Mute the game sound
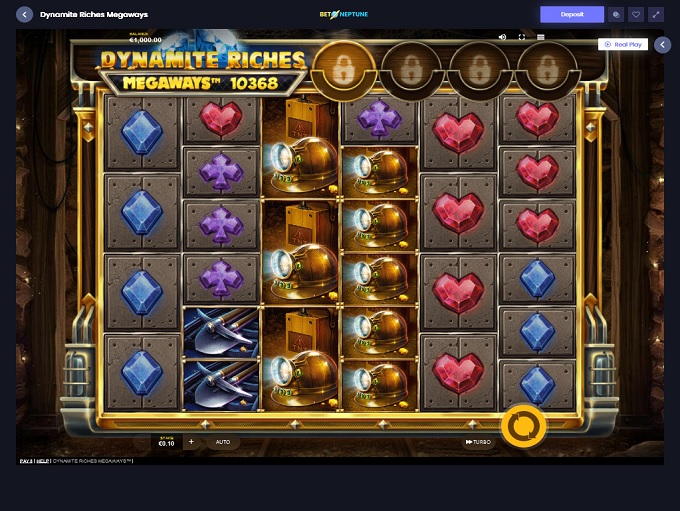Image resolution: width=680 pixels, height=511 pixels. coord(502,37)
